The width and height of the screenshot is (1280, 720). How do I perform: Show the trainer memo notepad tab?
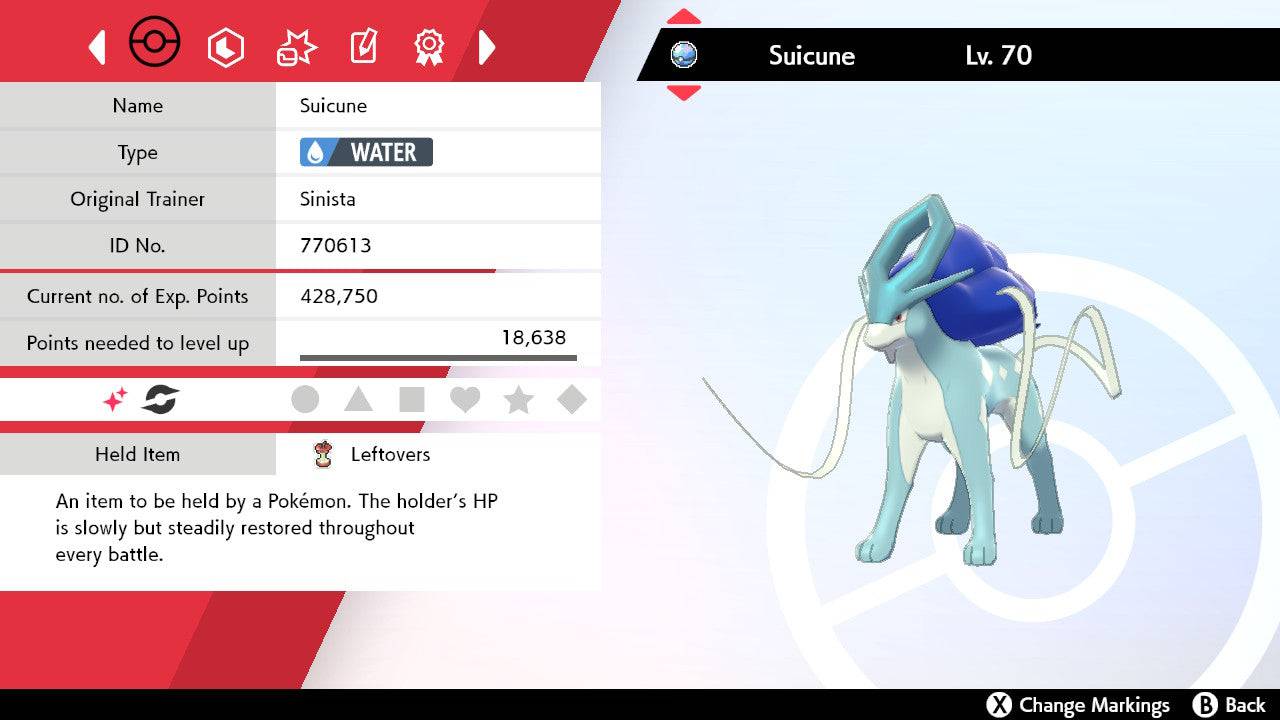363,47
